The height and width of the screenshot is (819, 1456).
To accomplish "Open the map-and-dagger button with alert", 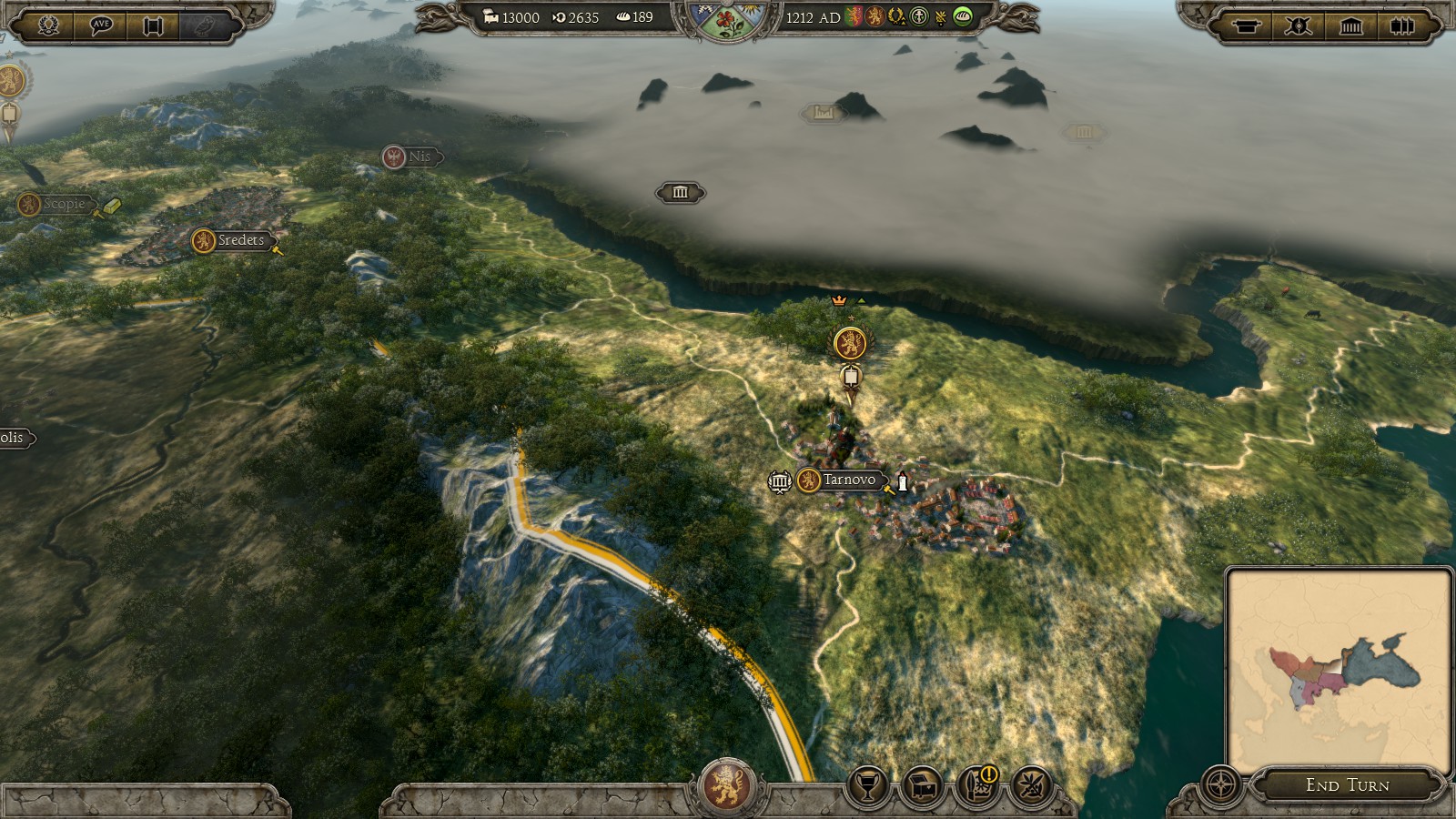I will [977, 785].
